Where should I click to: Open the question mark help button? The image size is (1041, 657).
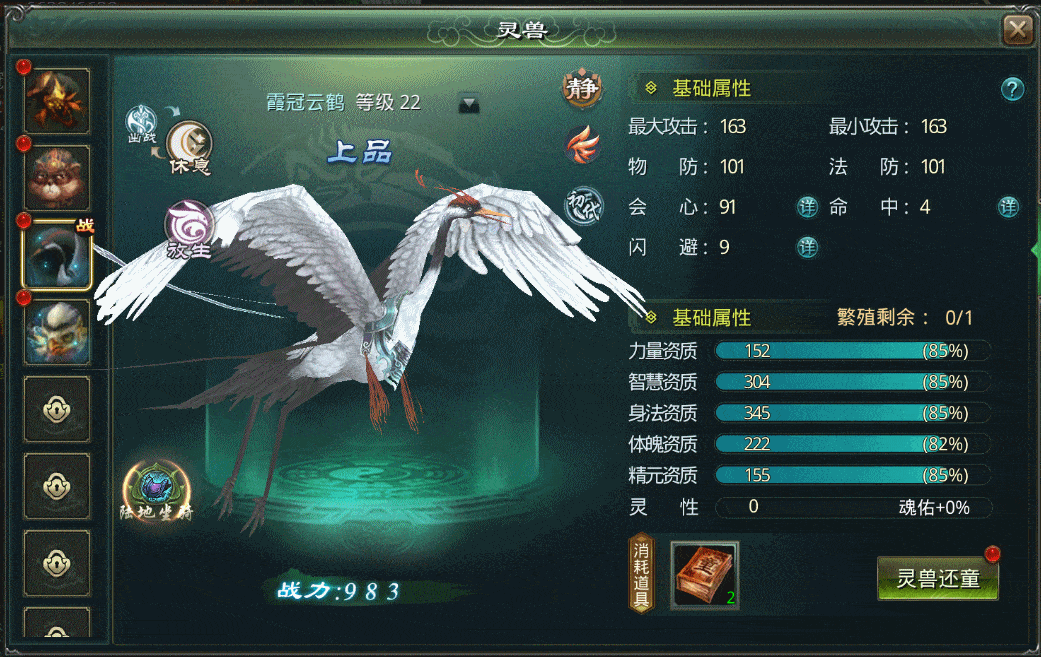1012,89
